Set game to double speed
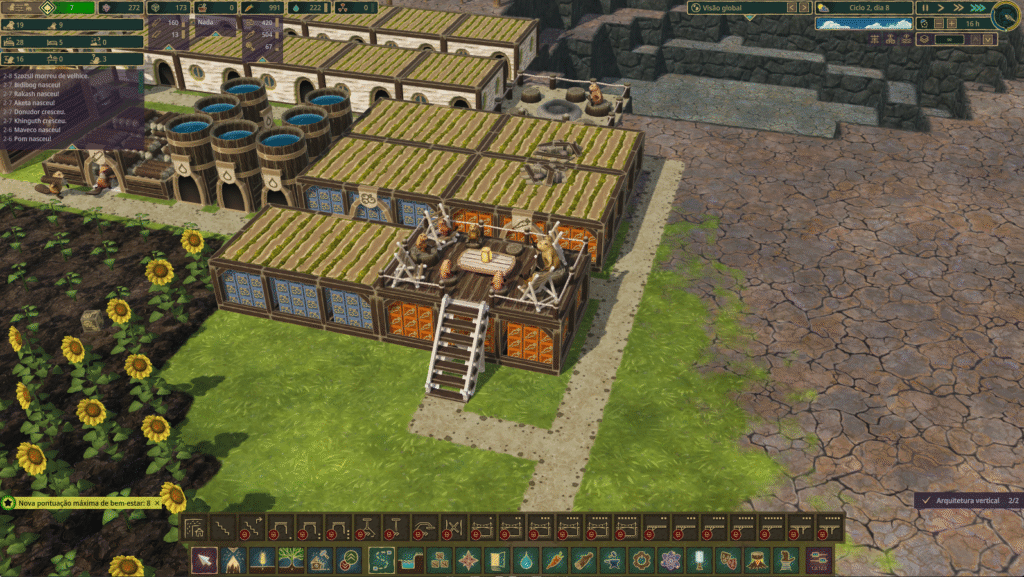The height and width of the screenshot is (577, 1024). (957, 8)
